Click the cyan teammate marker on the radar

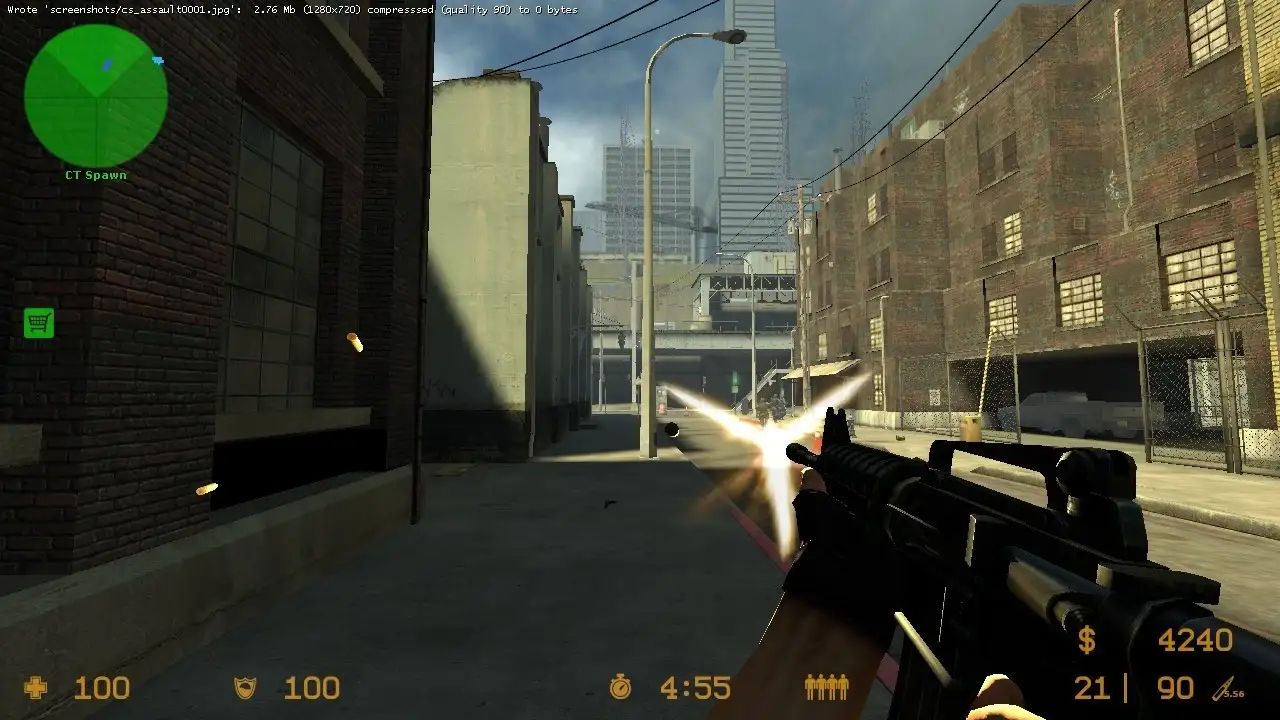click(156, 60)
